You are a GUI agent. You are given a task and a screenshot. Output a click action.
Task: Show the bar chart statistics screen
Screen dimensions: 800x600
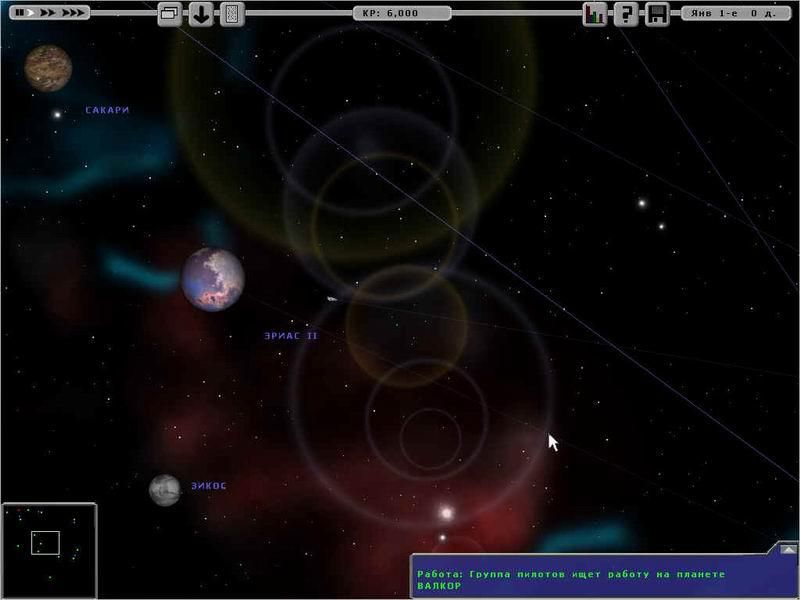(x=595, y=14)
